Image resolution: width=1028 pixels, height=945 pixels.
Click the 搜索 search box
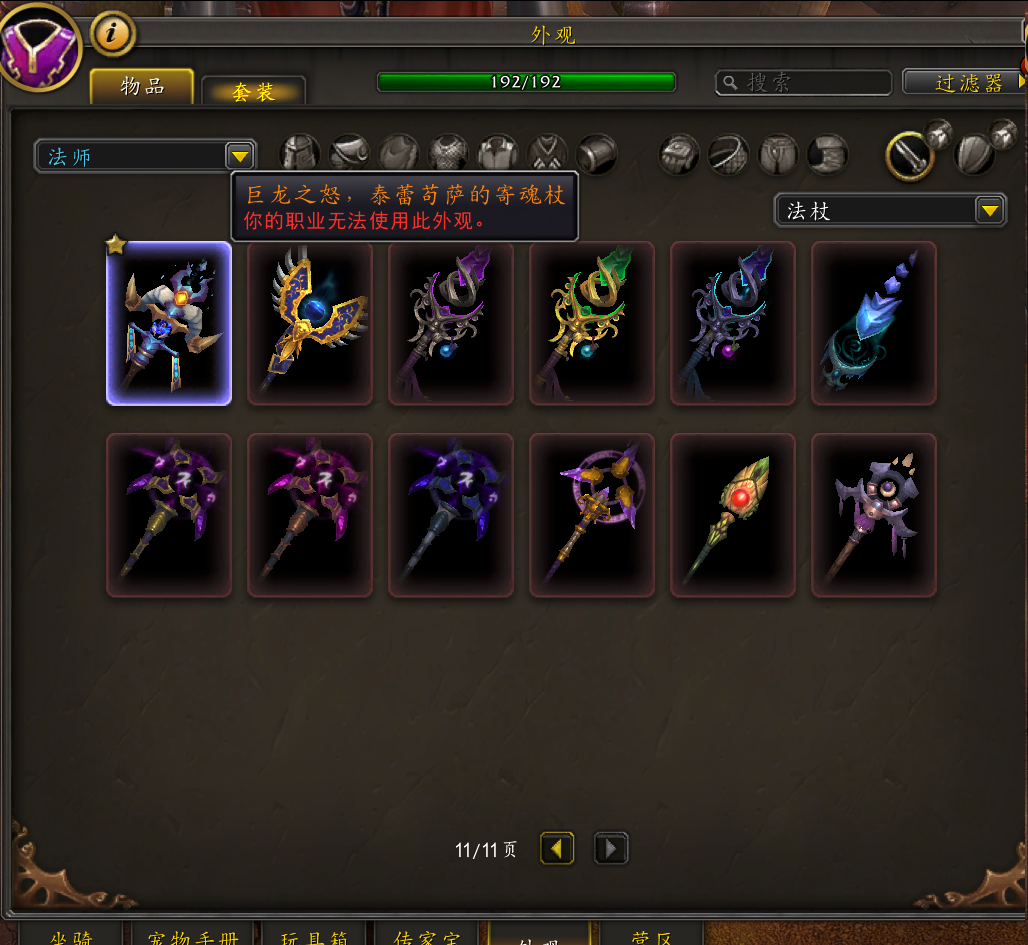tap(803, 82)
